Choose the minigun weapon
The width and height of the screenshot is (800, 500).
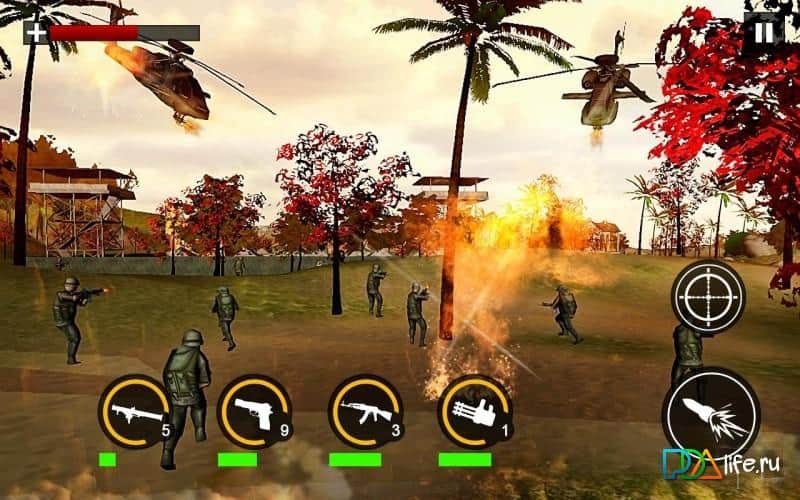click(474, 411)
